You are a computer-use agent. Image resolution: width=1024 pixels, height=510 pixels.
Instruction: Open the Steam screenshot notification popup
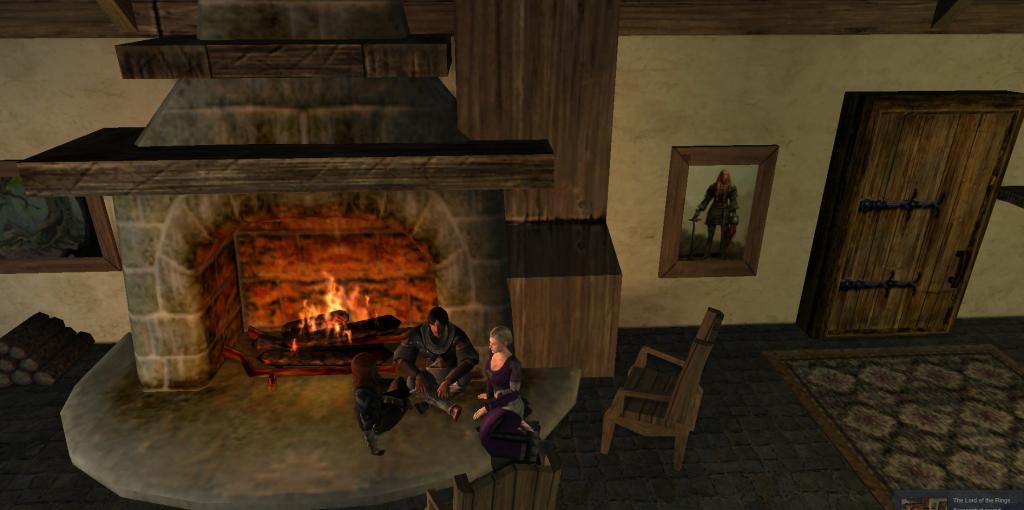(958, 501)
